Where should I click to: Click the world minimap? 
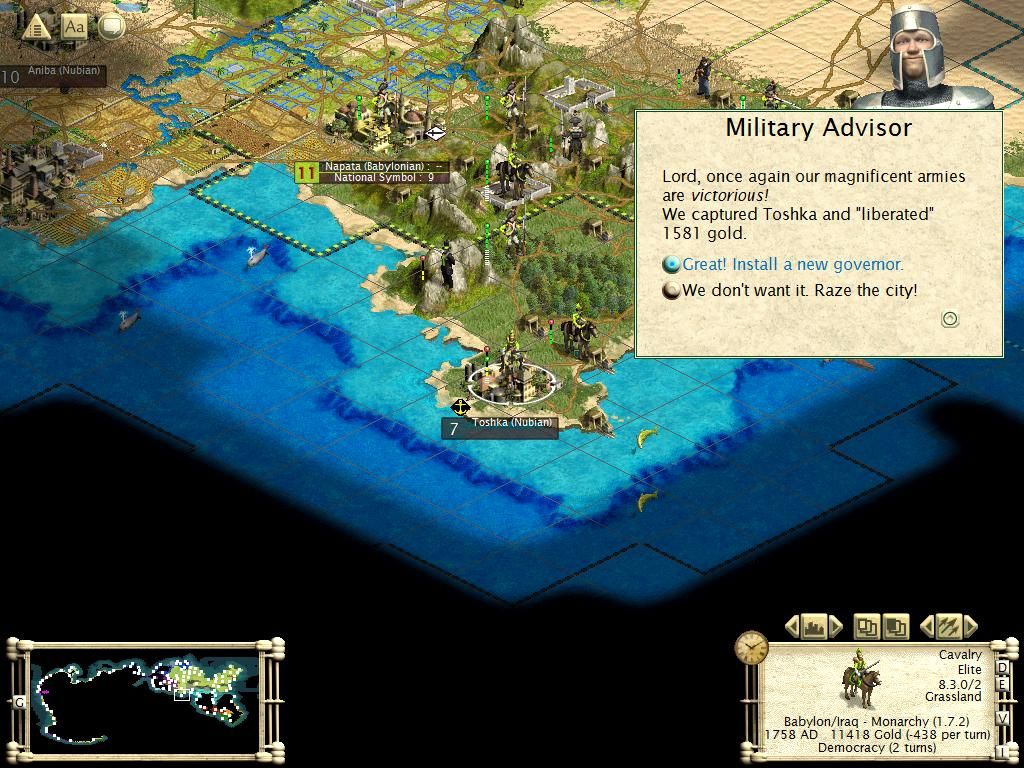145,689
